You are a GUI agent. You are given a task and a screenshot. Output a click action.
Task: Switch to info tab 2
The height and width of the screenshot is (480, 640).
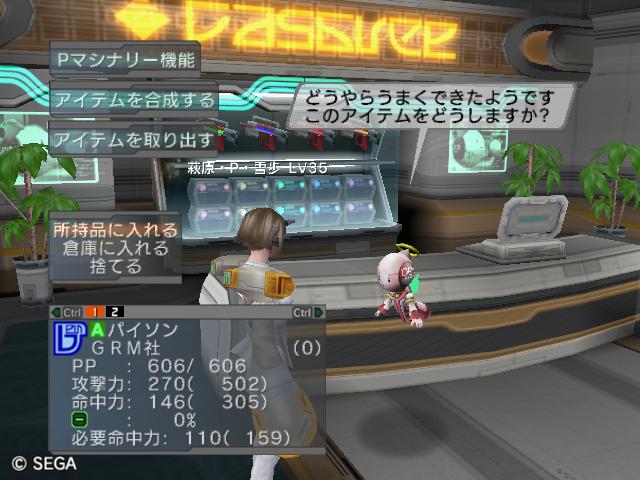coord(116,312)
